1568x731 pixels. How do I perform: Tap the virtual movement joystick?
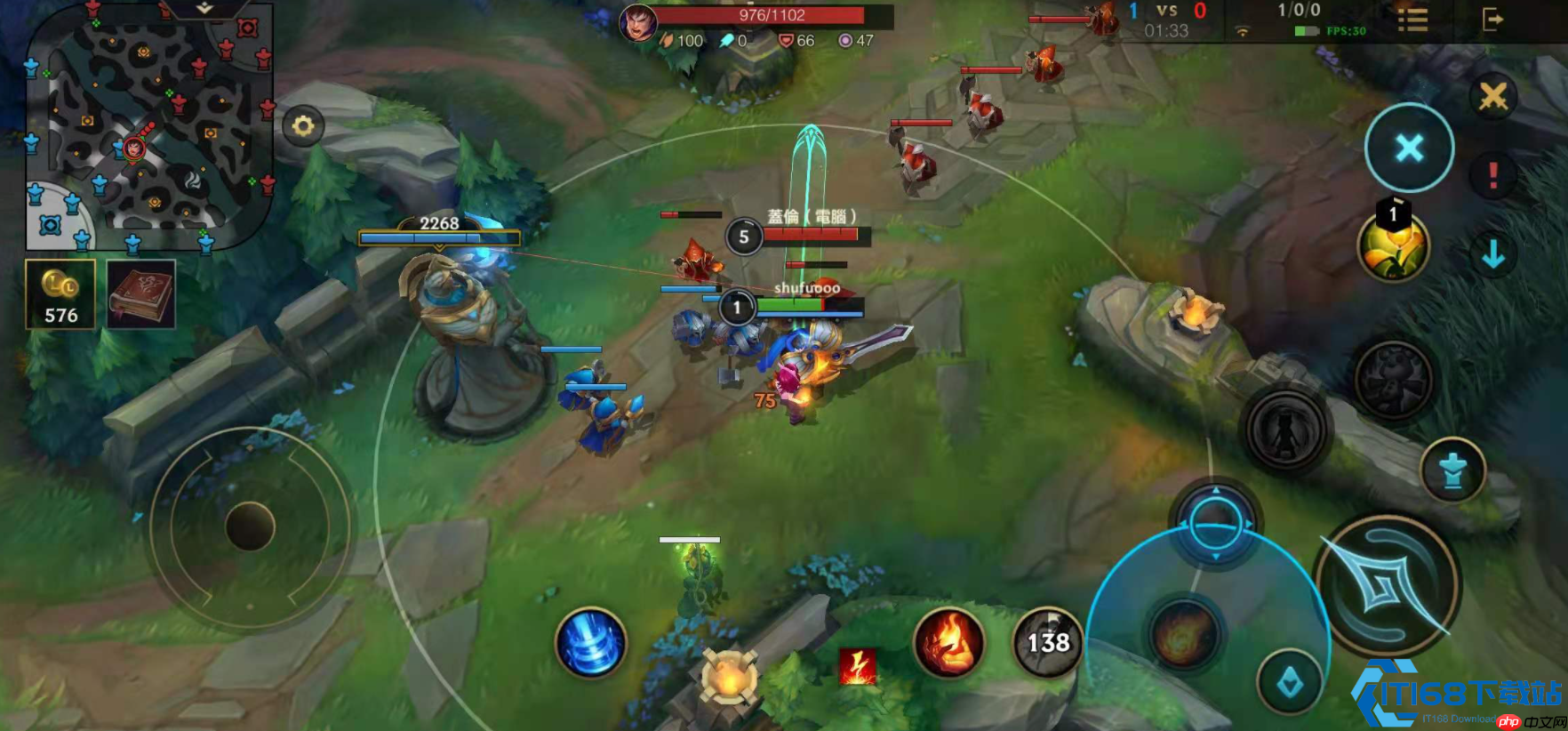tap(250, 526)
